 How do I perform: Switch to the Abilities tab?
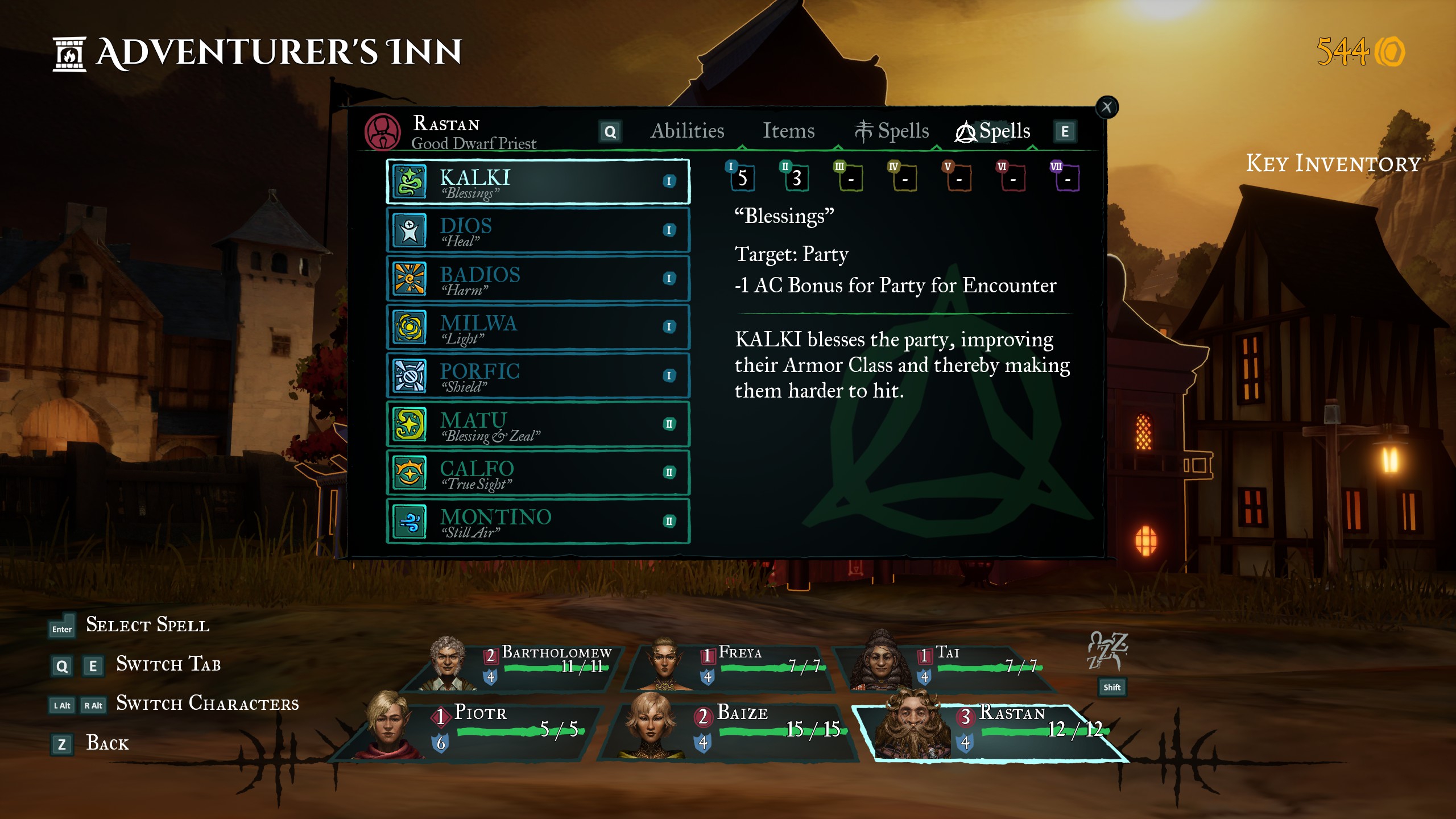687,131
